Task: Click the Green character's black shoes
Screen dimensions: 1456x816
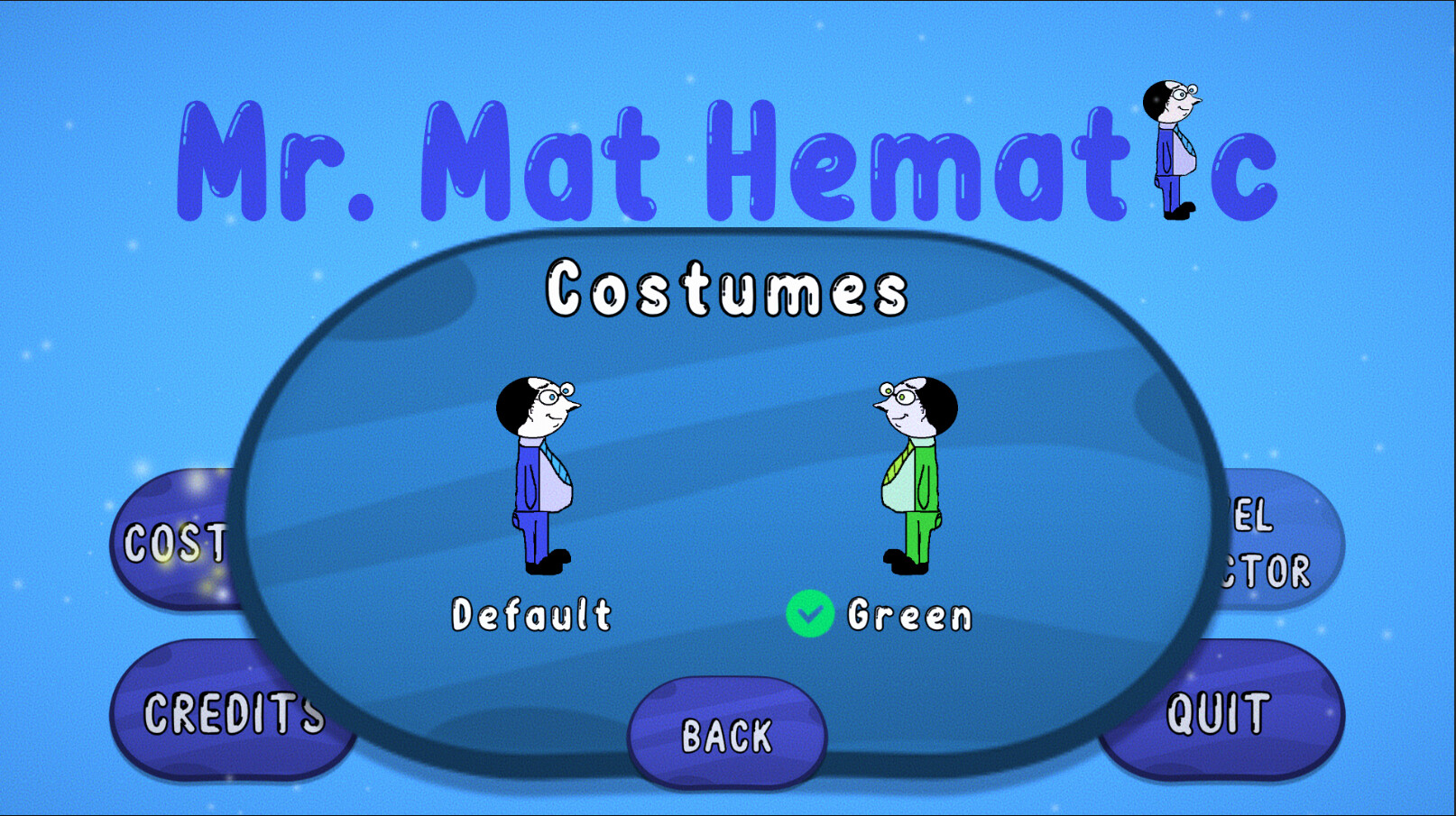Action: 907,564
